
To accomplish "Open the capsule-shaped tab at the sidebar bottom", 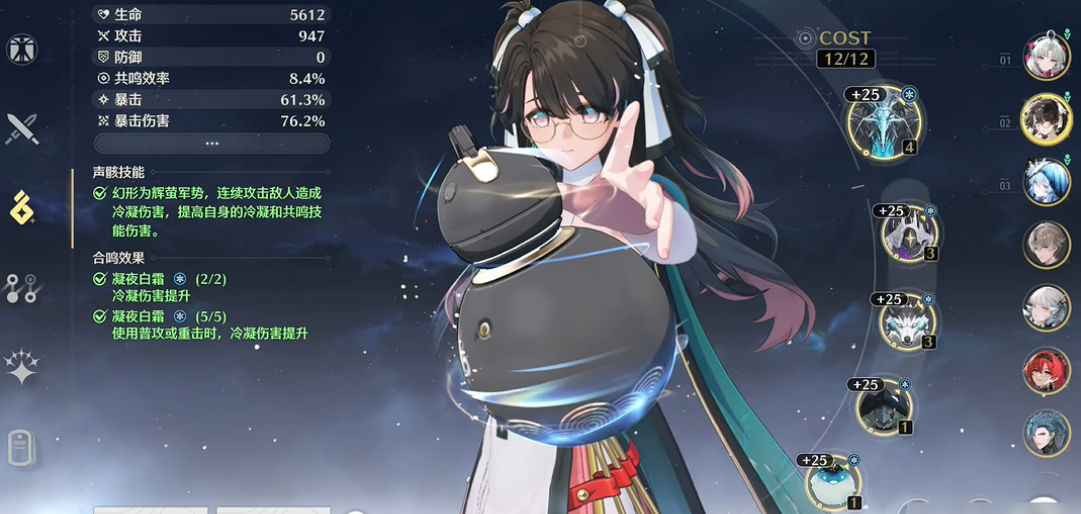I will point(22,447).
